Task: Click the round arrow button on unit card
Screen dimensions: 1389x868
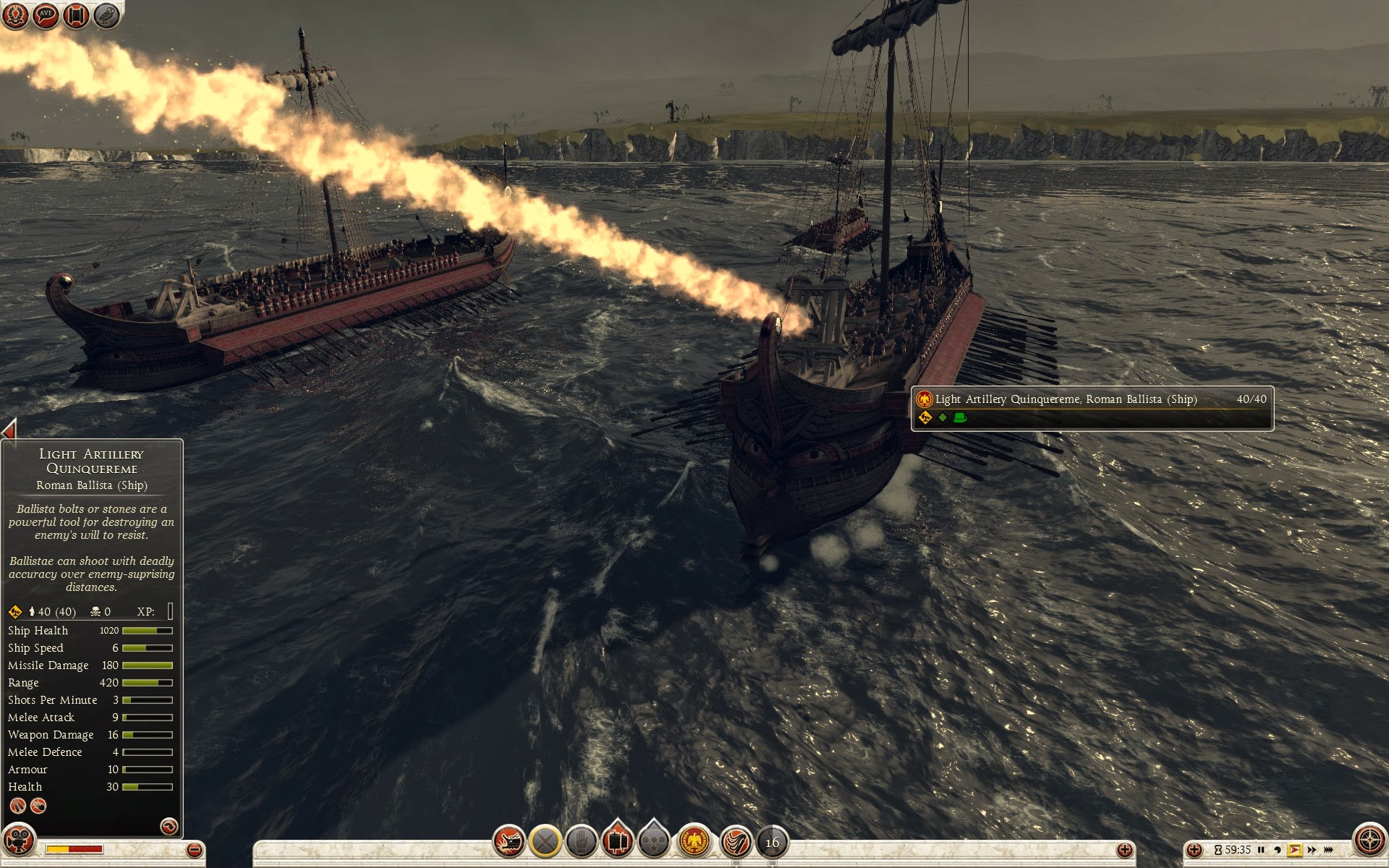Action: click(x=169, y=826)
